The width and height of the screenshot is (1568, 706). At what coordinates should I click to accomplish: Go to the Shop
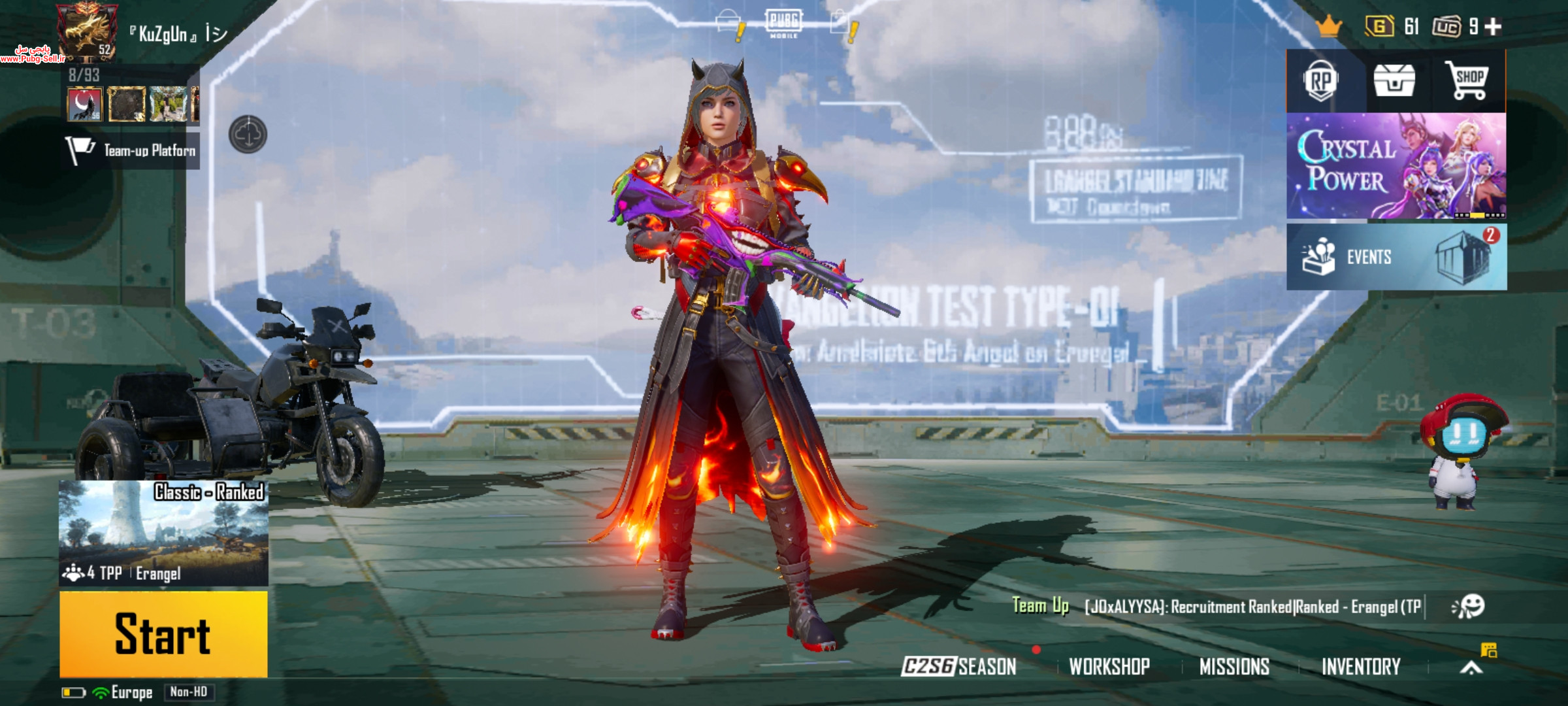pyautogui.click(x=1468, y=82)
